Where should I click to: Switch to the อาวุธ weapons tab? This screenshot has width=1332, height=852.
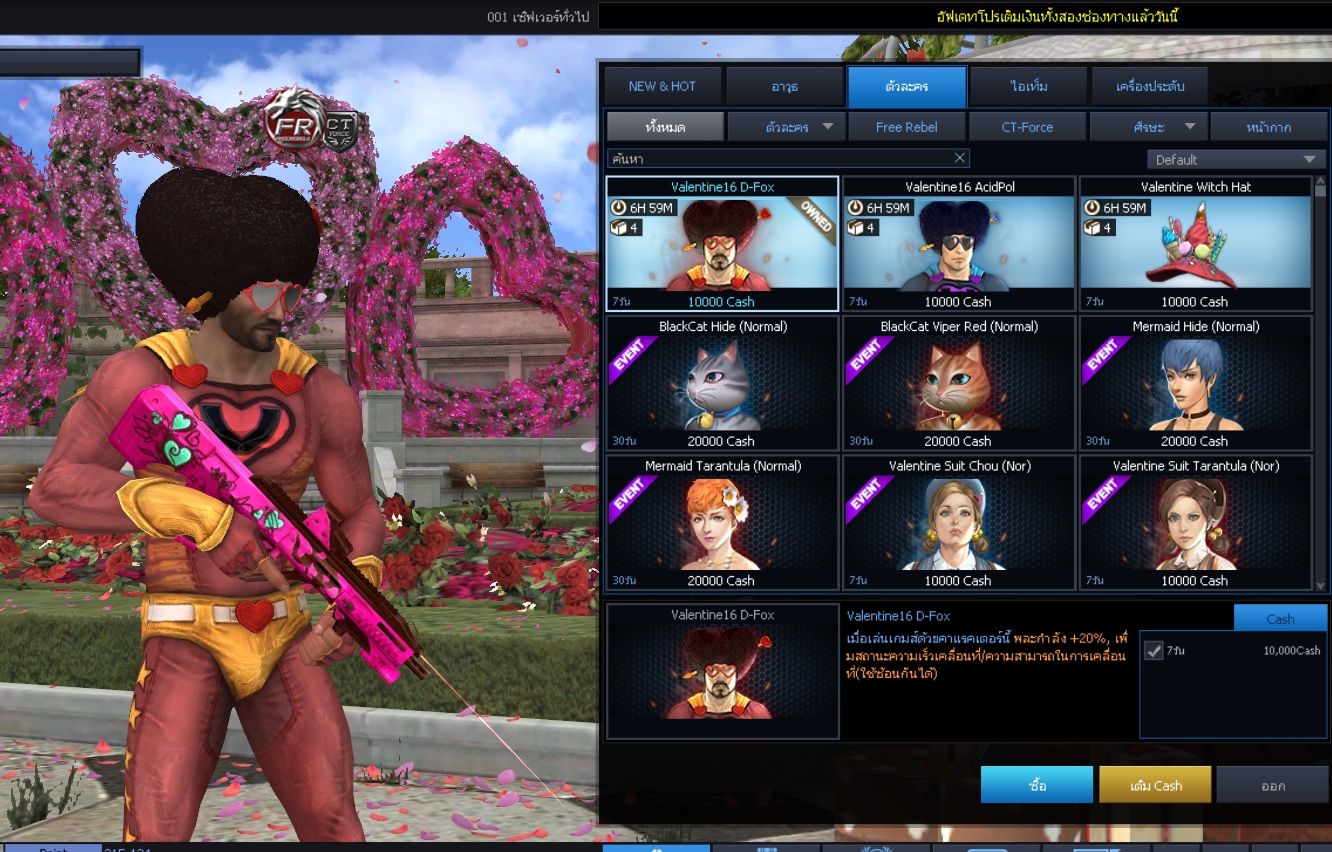point(783,86)
